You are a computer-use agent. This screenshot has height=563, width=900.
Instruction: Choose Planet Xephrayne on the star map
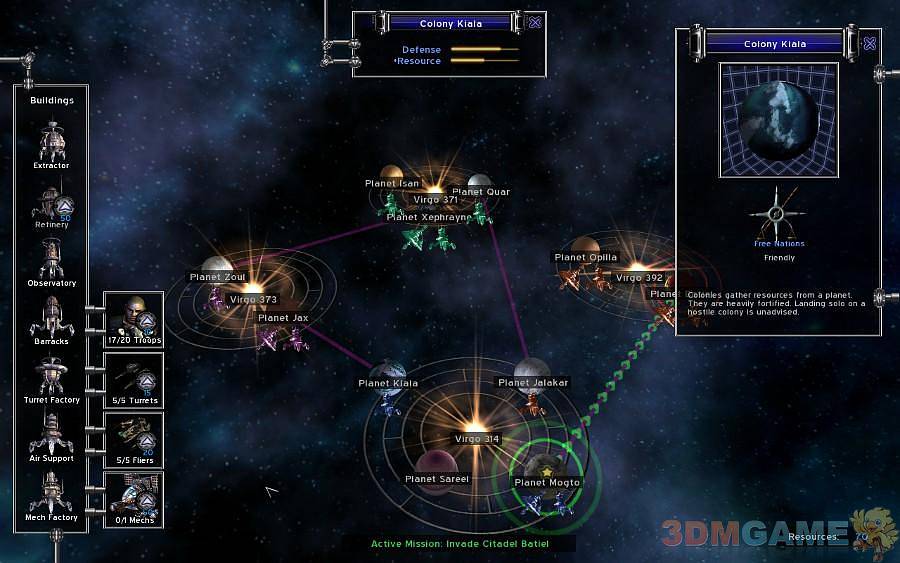[430, 216]
